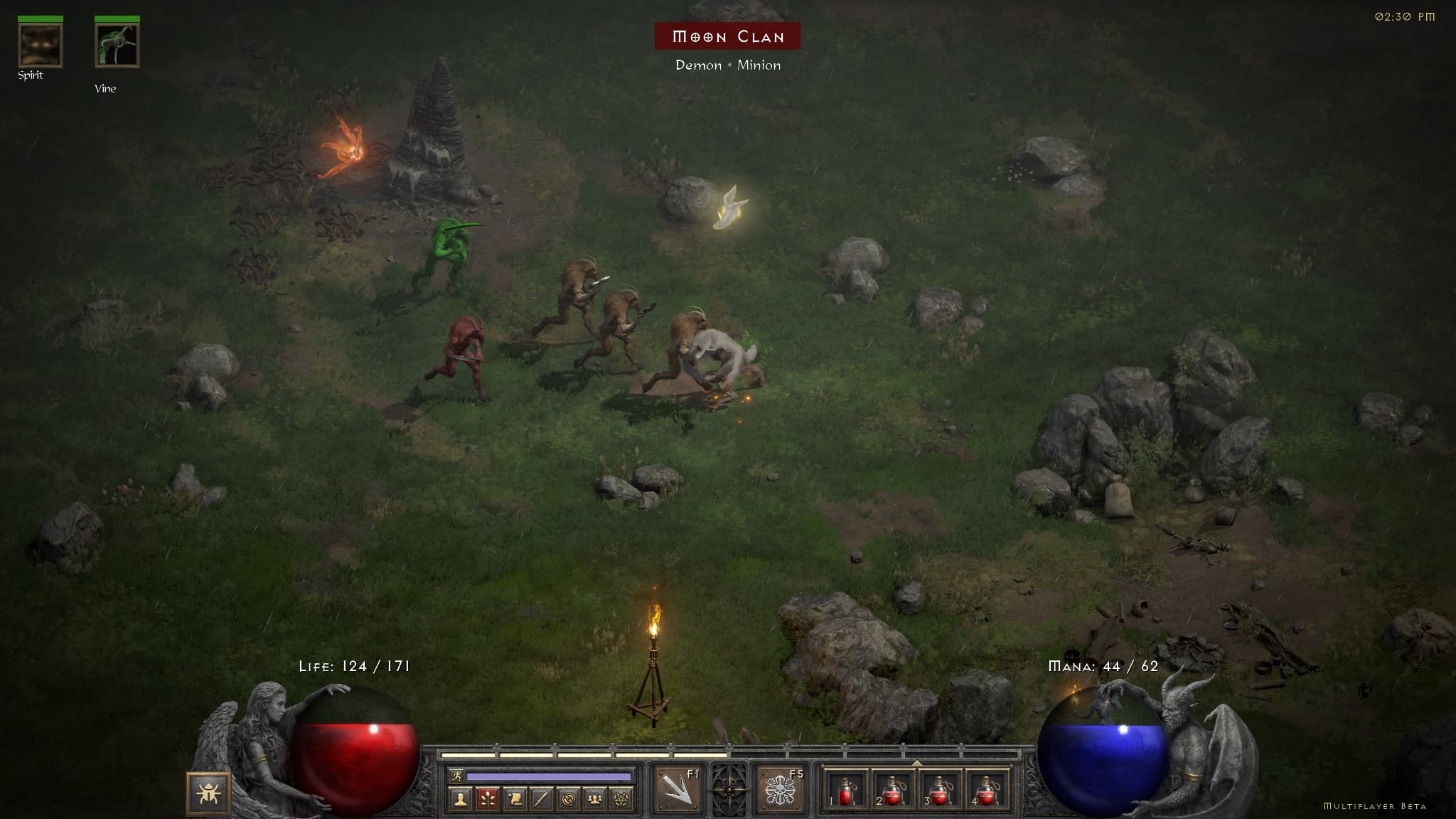Viewport: 1456px width, 819px height.
Task: Select the right skill skull-flower icon (F5)
Action: tap(778, 789)
